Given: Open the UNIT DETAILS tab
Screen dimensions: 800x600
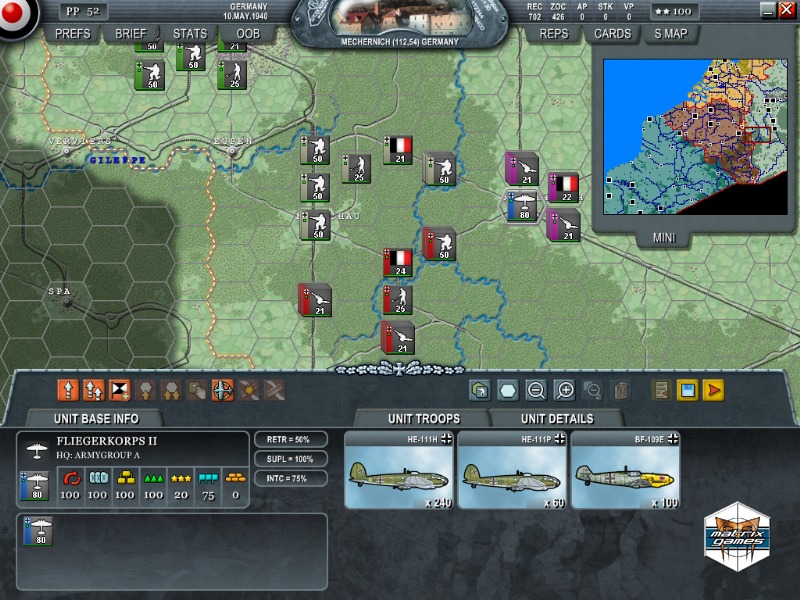Looking at the screenshot, I should point(557,419).
